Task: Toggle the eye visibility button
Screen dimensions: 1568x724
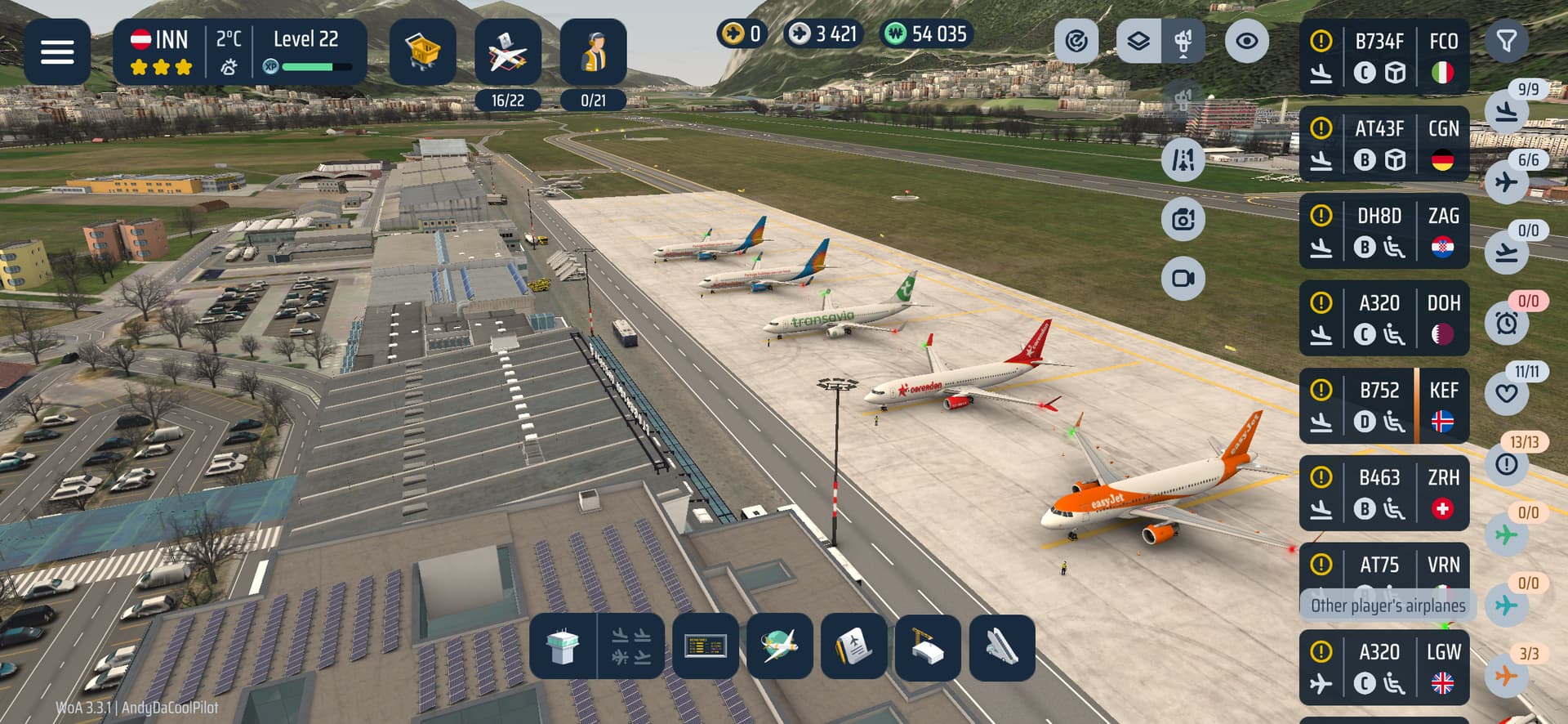Action: [1246, 41]
